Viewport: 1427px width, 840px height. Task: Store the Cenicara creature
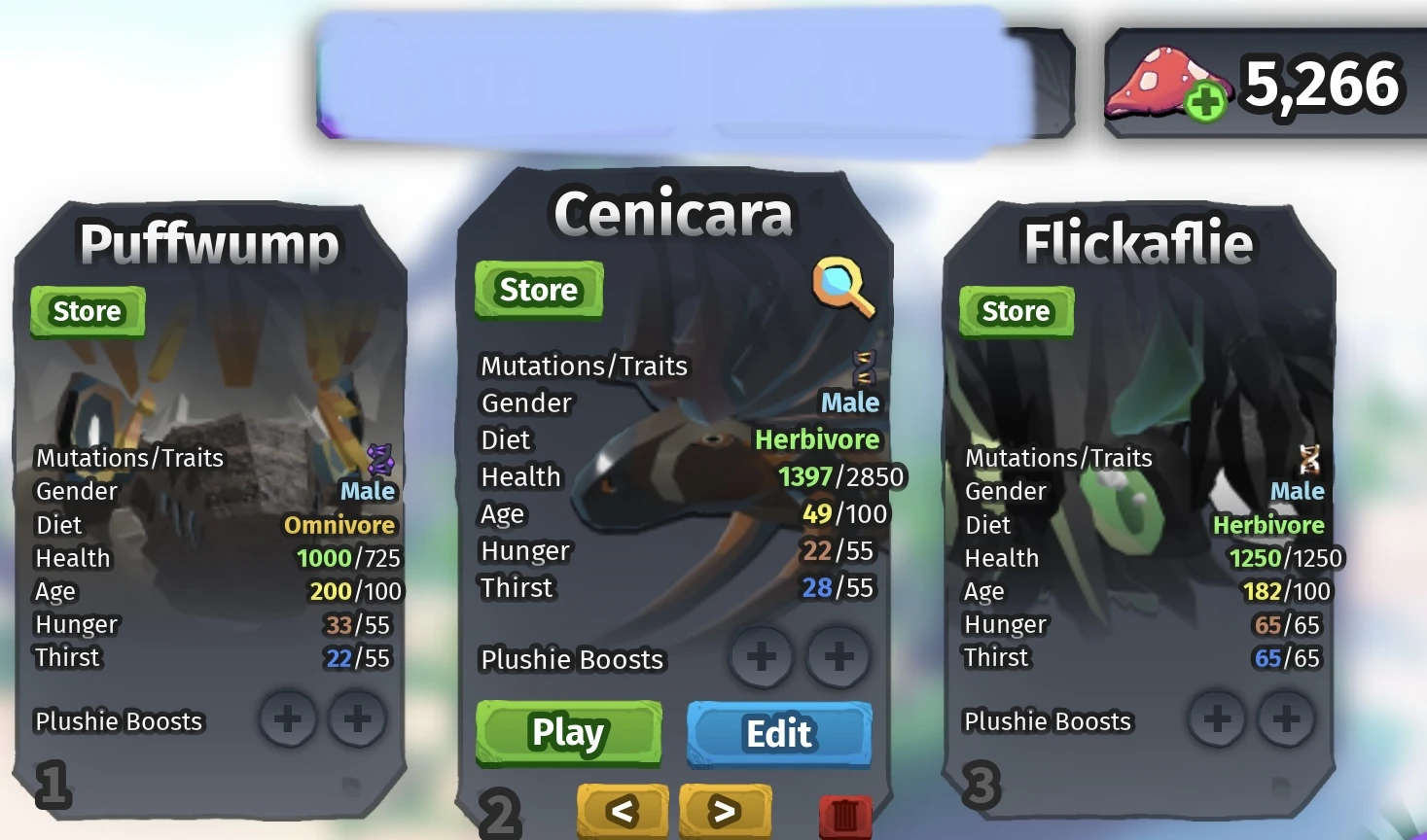(x=539, y=290)
